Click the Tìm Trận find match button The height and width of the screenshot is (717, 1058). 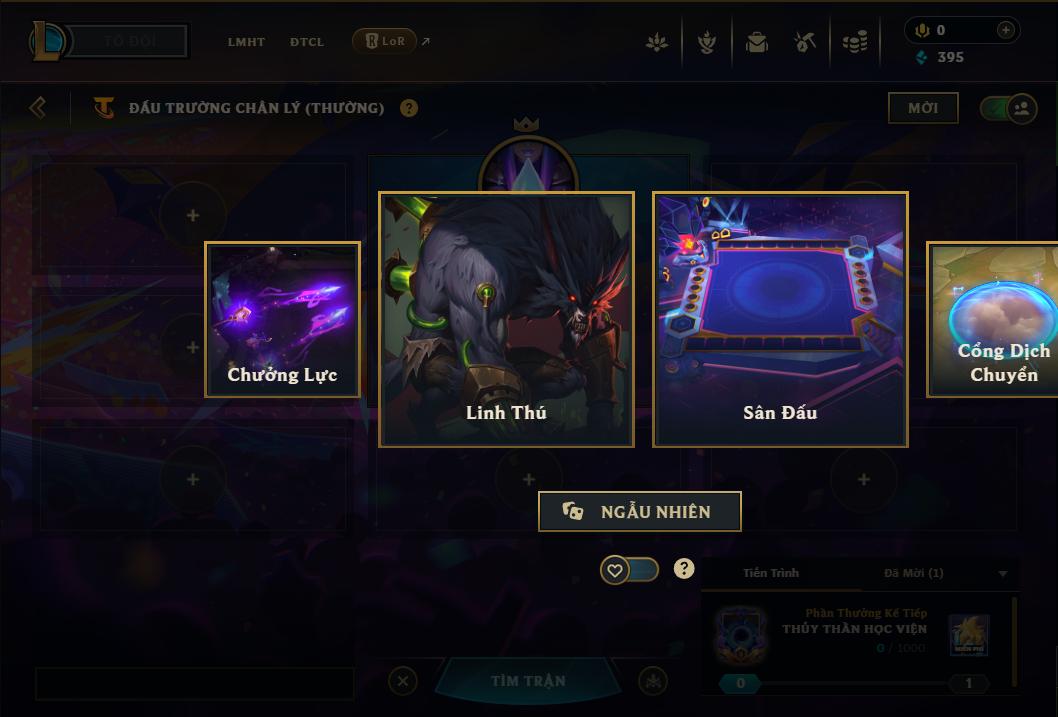(528, 681)
